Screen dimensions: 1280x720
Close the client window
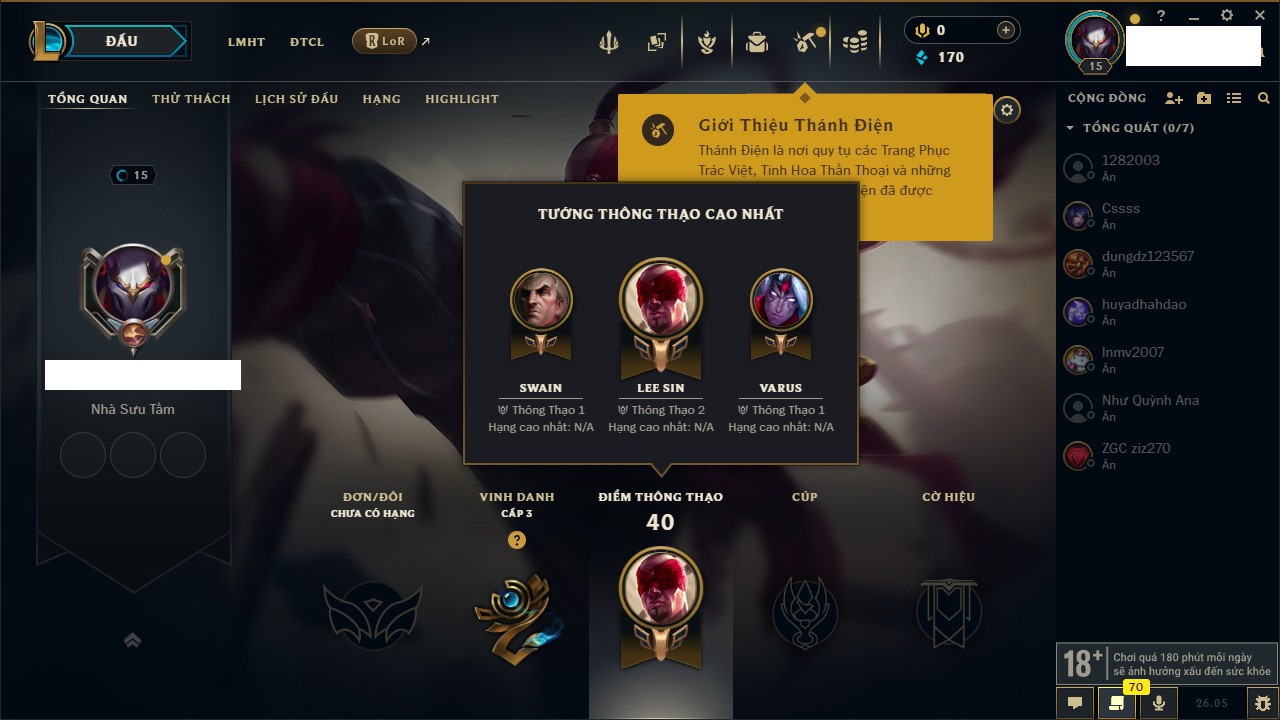[x=1259, y=16]
